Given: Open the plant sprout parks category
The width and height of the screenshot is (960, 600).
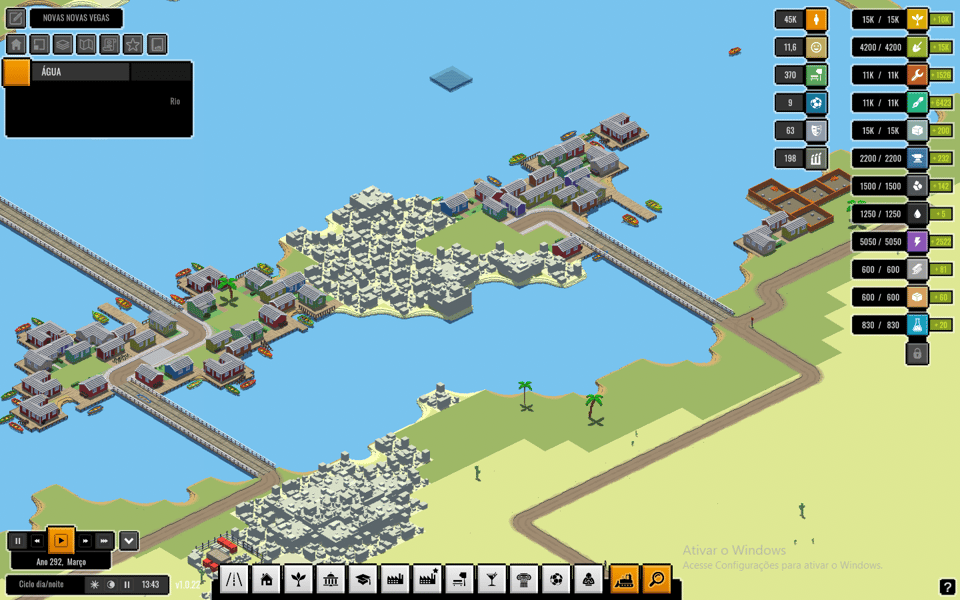Looking at the screenshot, I should pos(298,579).
